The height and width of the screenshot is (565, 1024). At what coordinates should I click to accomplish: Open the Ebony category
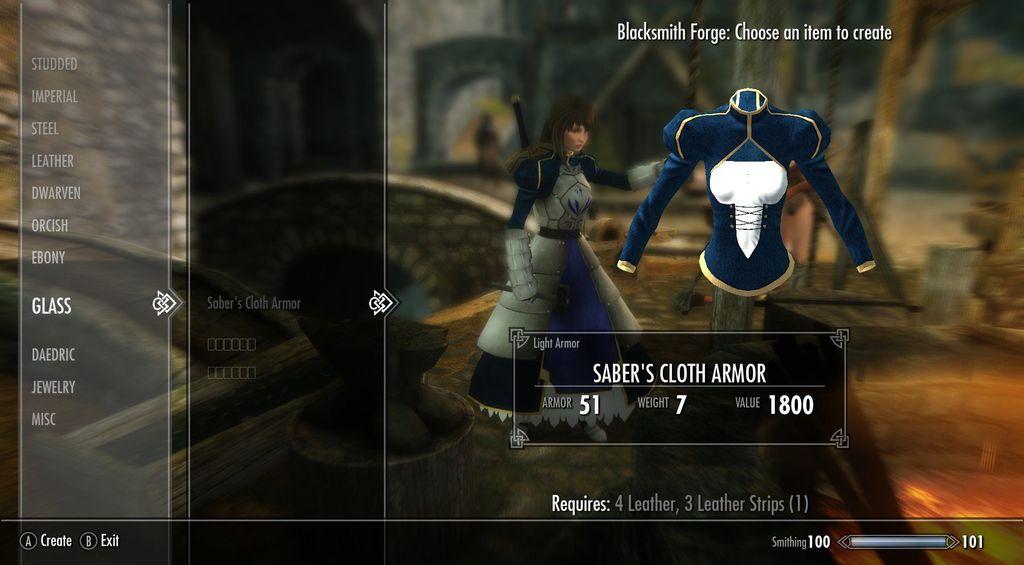48,258
